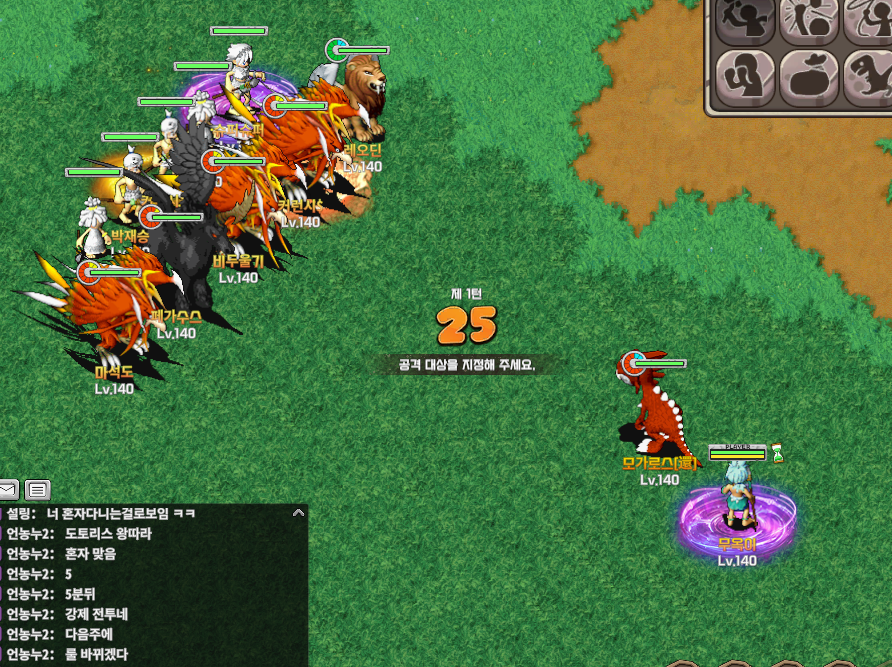Select the club strike skill icon
Screen dimensions: 892x667
pyautogui.click(x=809, y=20)
